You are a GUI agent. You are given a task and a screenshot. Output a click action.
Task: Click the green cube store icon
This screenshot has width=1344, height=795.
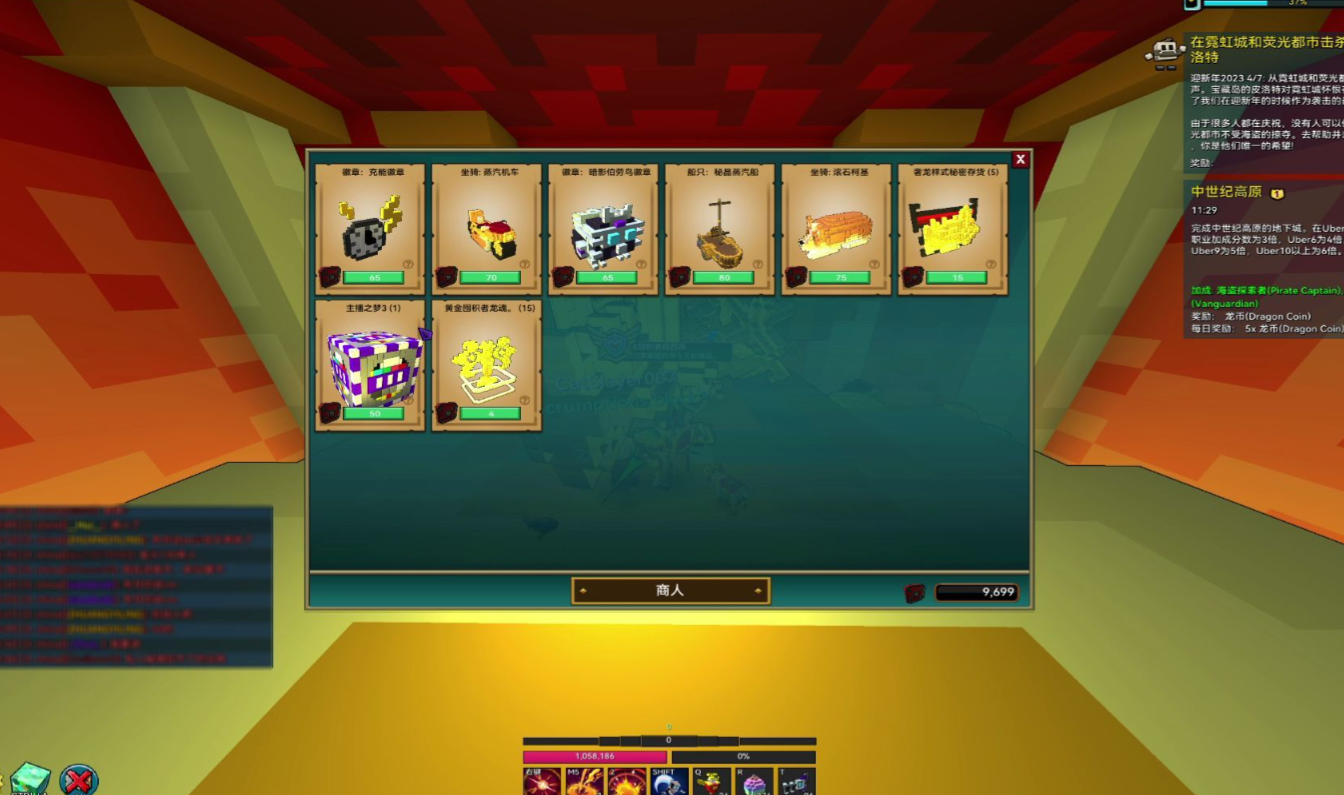(x=30, y=779)
